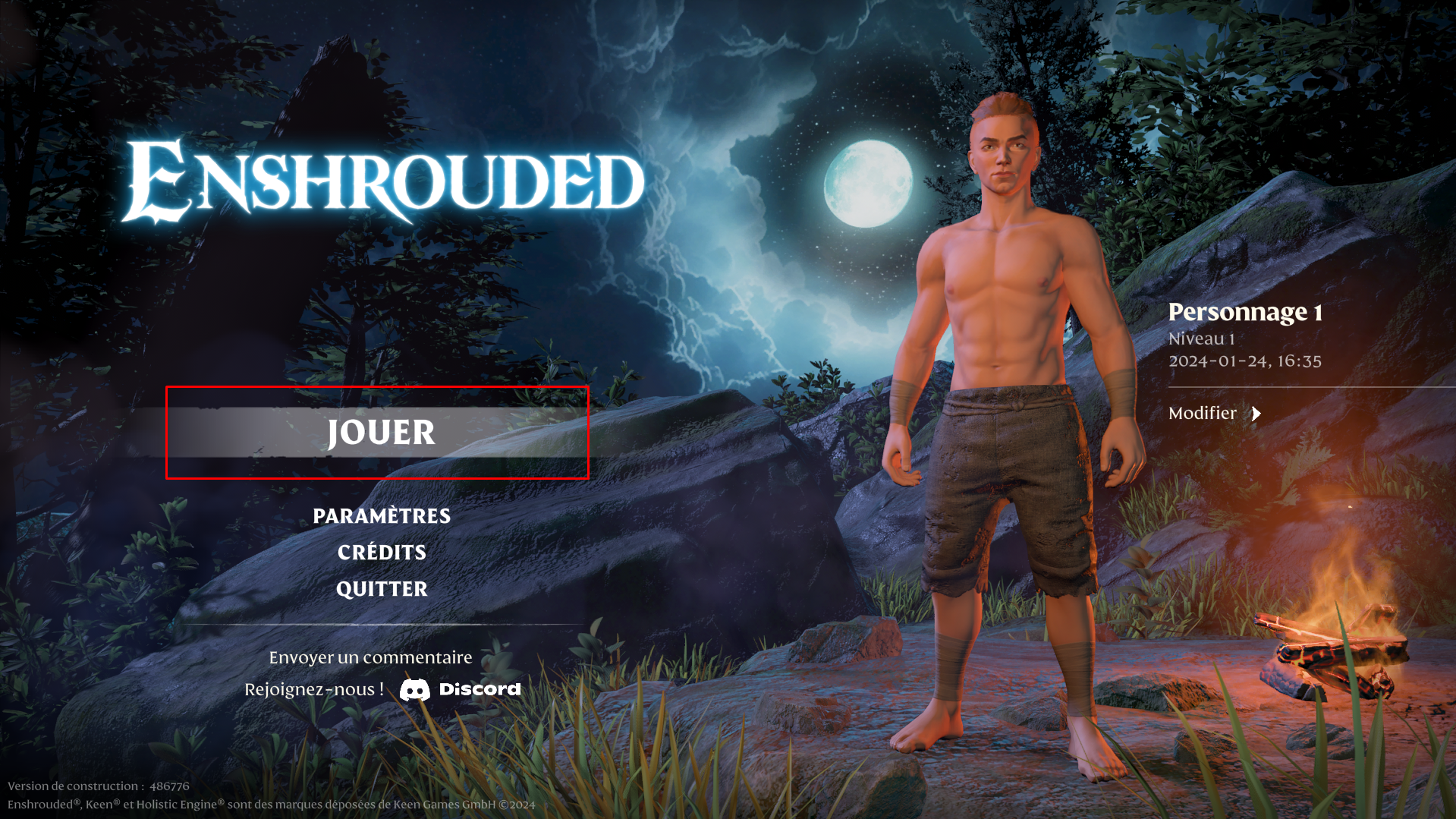1456x819 pixels.
Task: Choose QUITTER to exit the game
Action: tap(382, 589)
